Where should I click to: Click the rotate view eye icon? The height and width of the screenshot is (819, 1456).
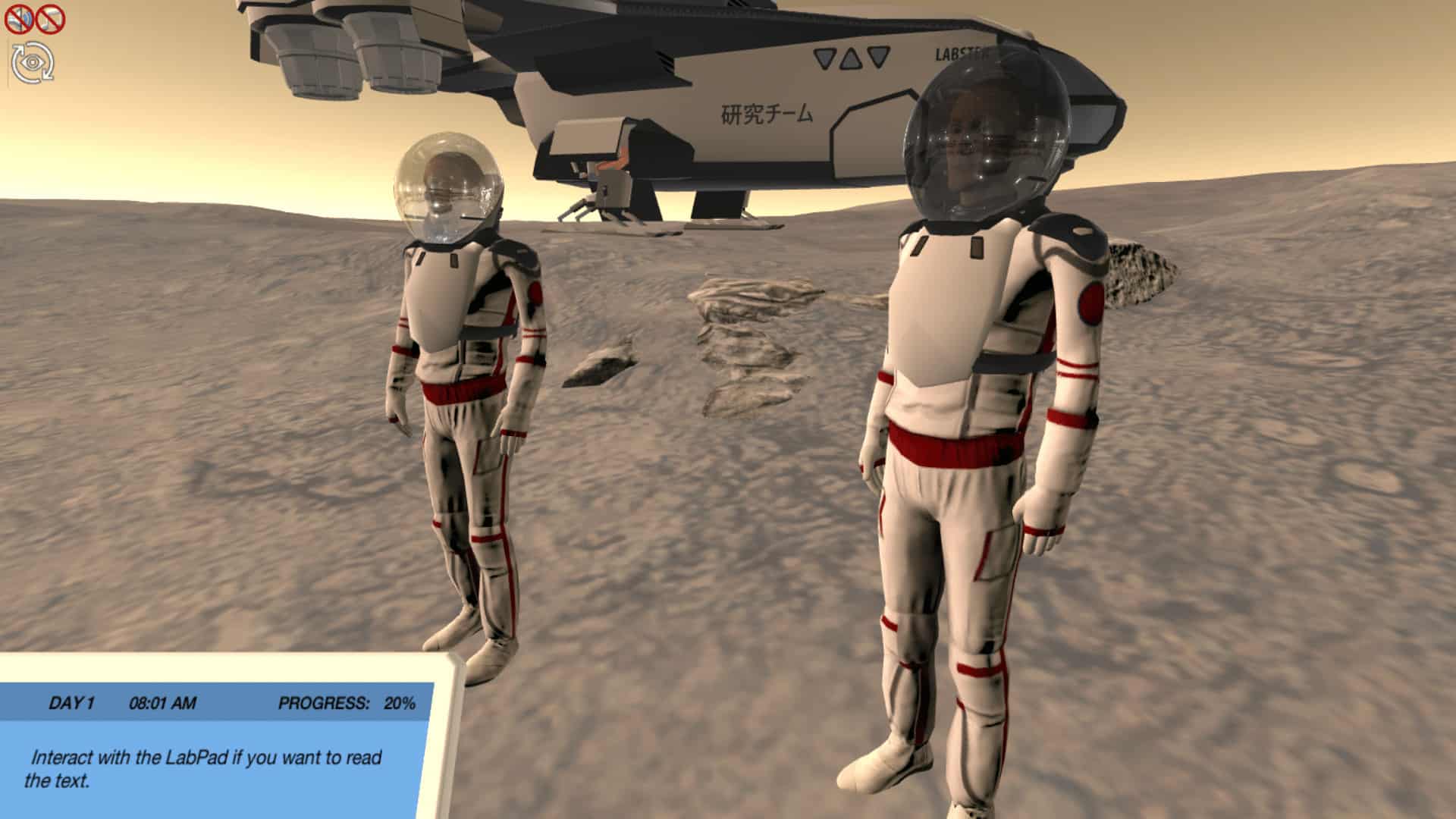point(33,62)
